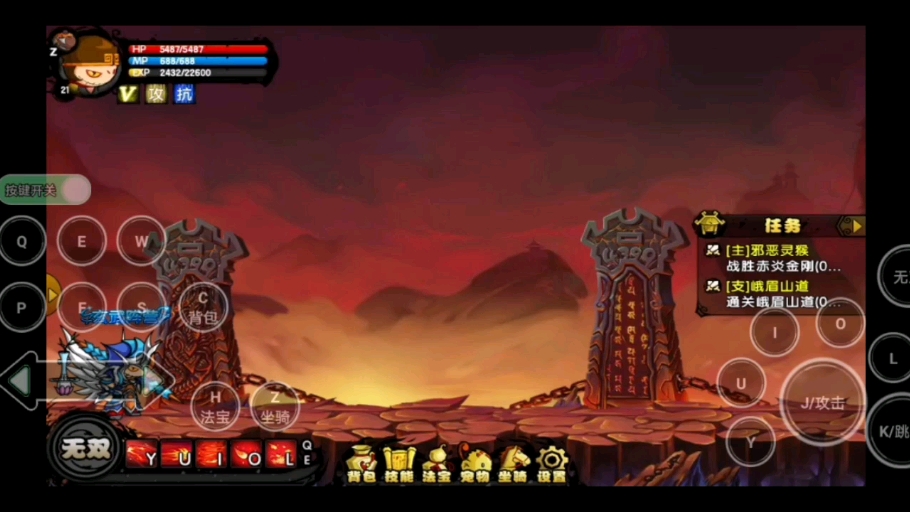Image resolution: width=910 pixels, height=512 pixels.
Task: Click the 任务 quest panel header
Action: tap(775, 226)
